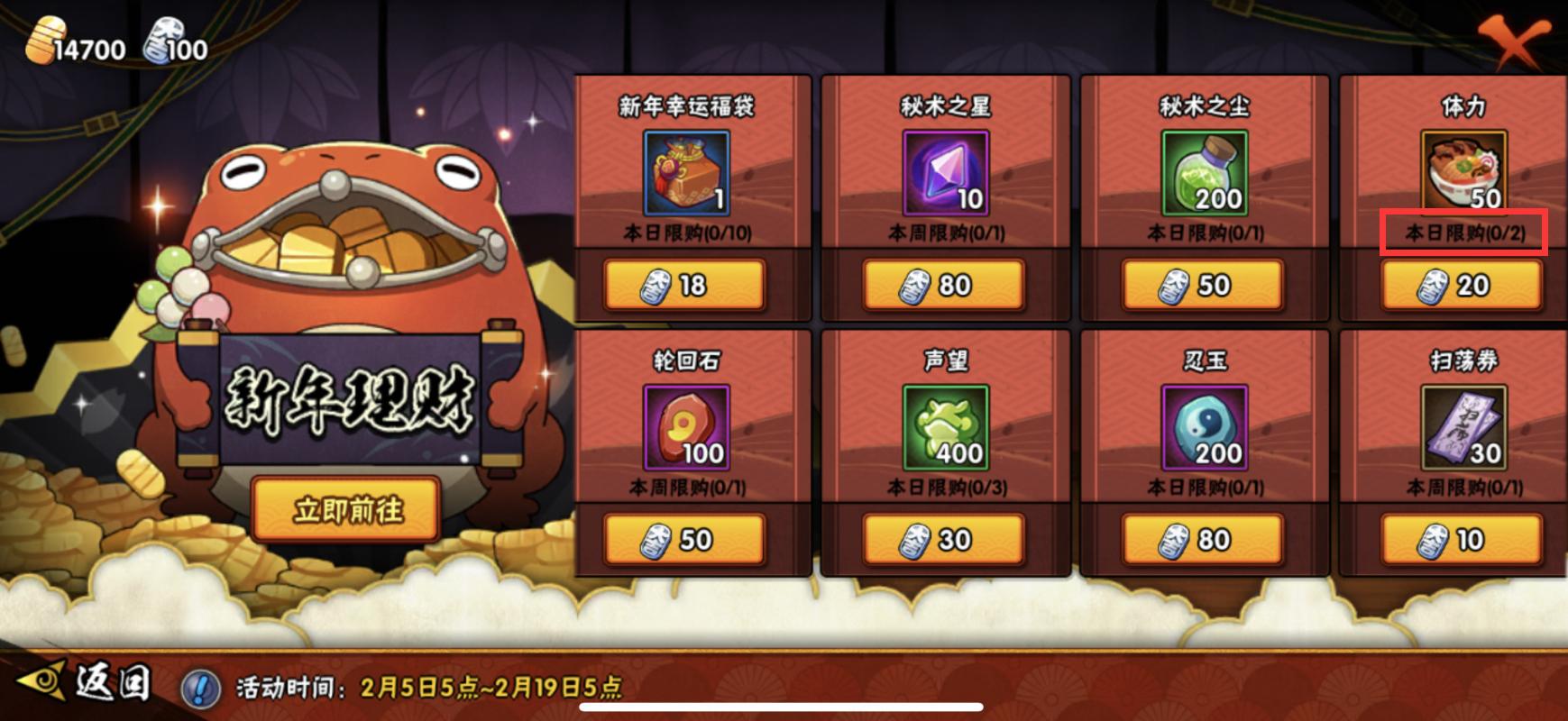
Task: Select the 轮回石 reincarnation stone icon
Action: click(685, 428)
